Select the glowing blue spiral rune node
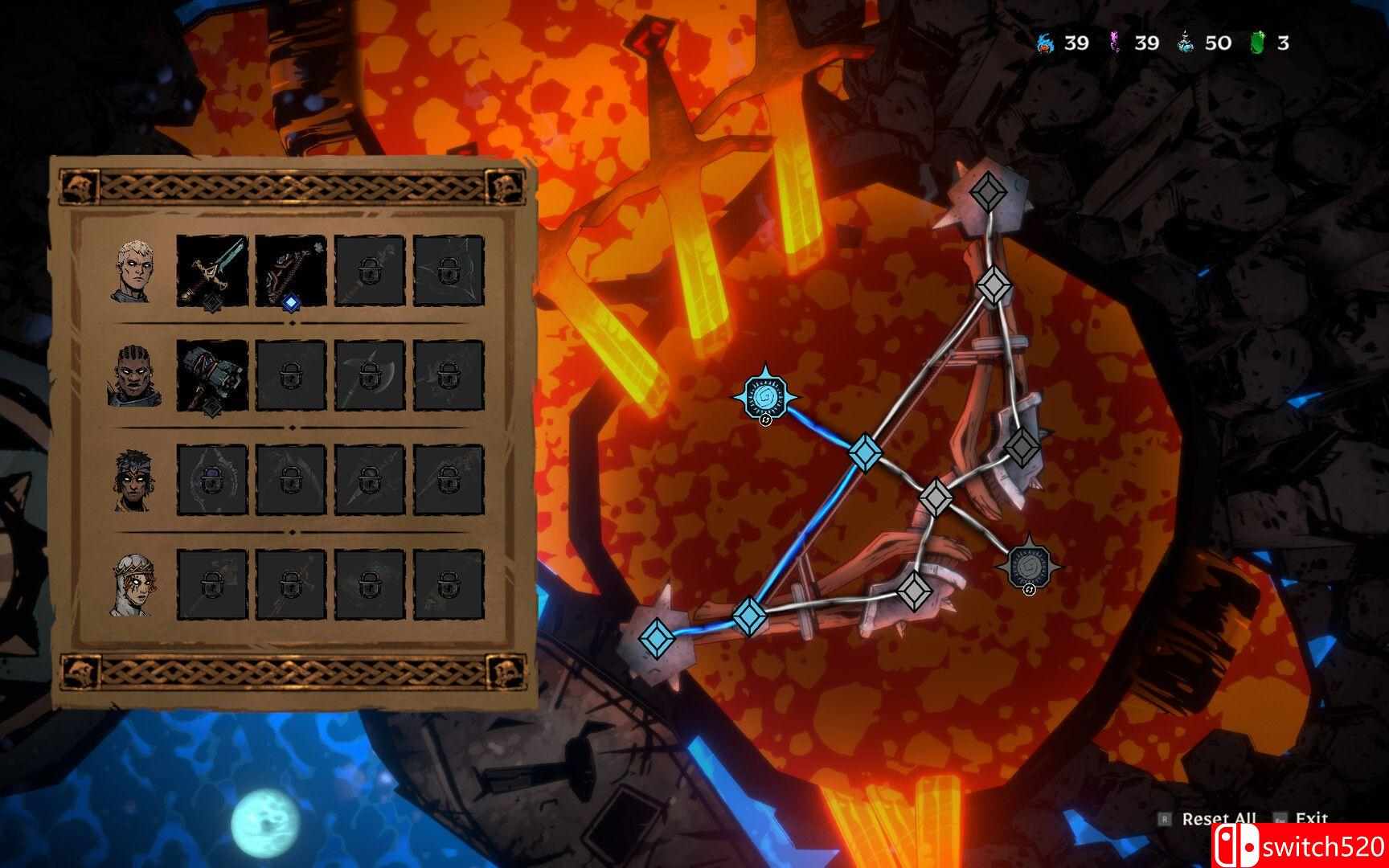Viewport: 1389px width, 868px height. (766, 396)
